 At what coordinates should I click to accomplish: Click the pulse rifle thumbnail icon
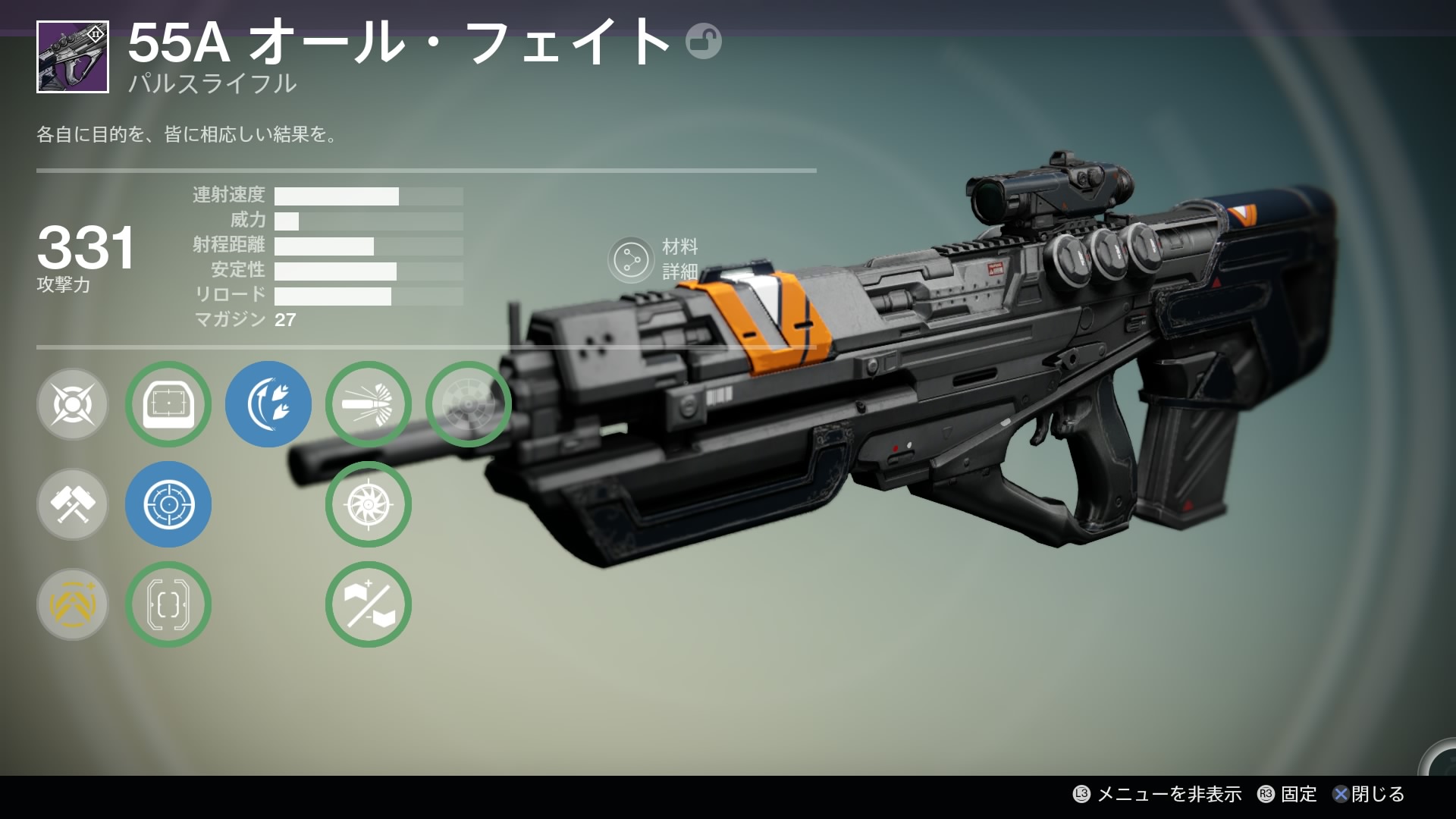click(73, 57)
